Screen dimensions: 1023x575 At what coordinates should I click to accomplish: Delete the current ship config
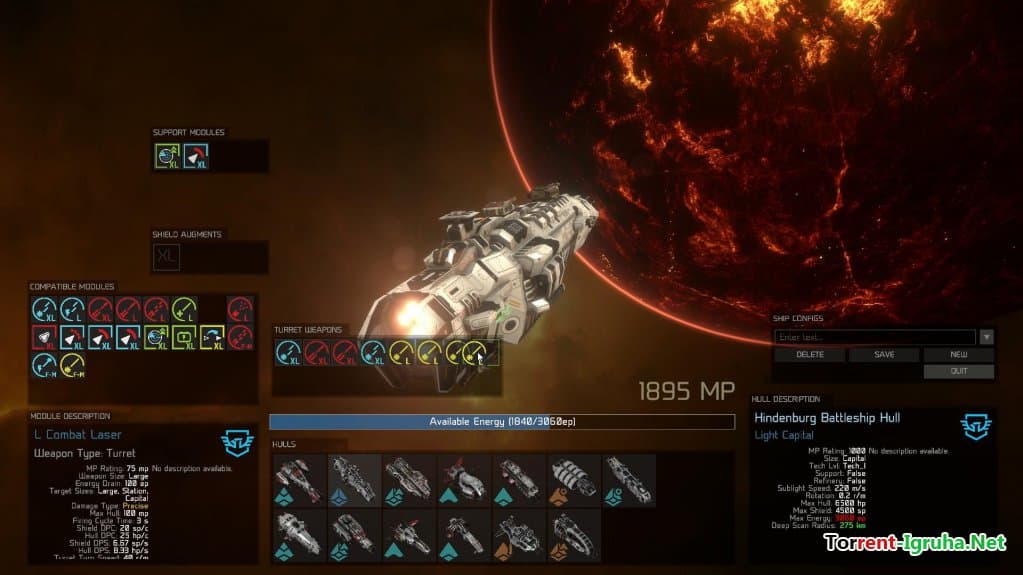coord(810,355)
